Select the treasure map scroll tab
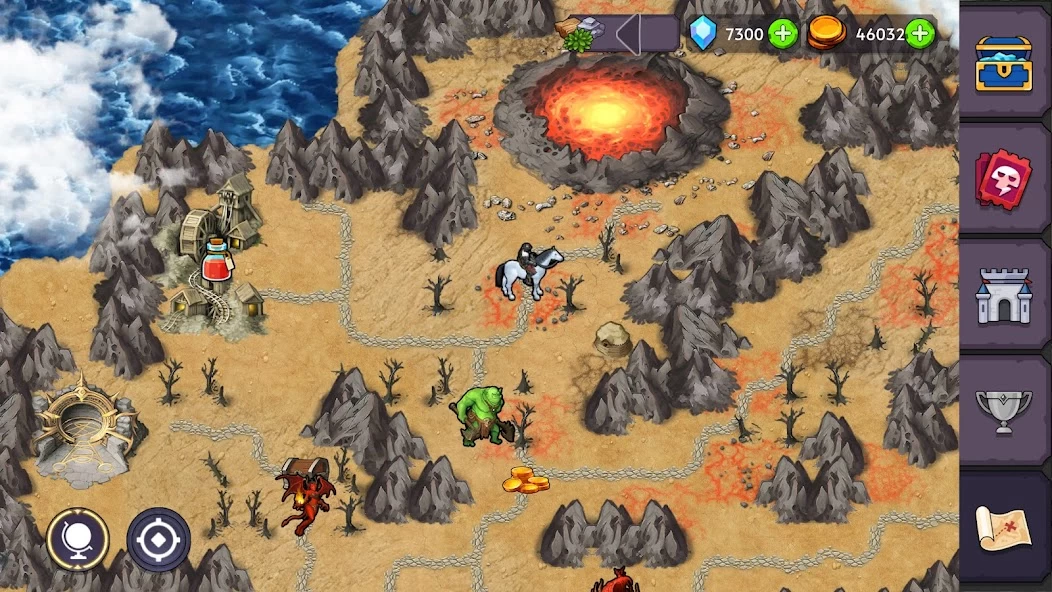 (1004, 528)
